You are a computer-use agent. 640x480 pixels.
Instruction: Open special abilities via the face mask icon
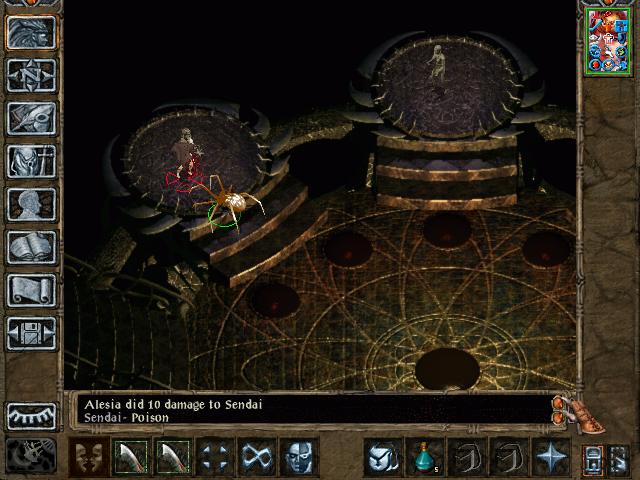299,458
